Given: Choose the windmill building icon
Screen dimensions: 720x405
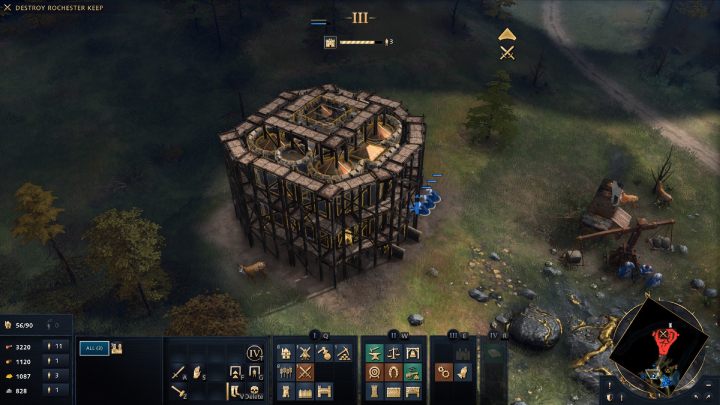Looking at the screenshot, I should point(304,353).
